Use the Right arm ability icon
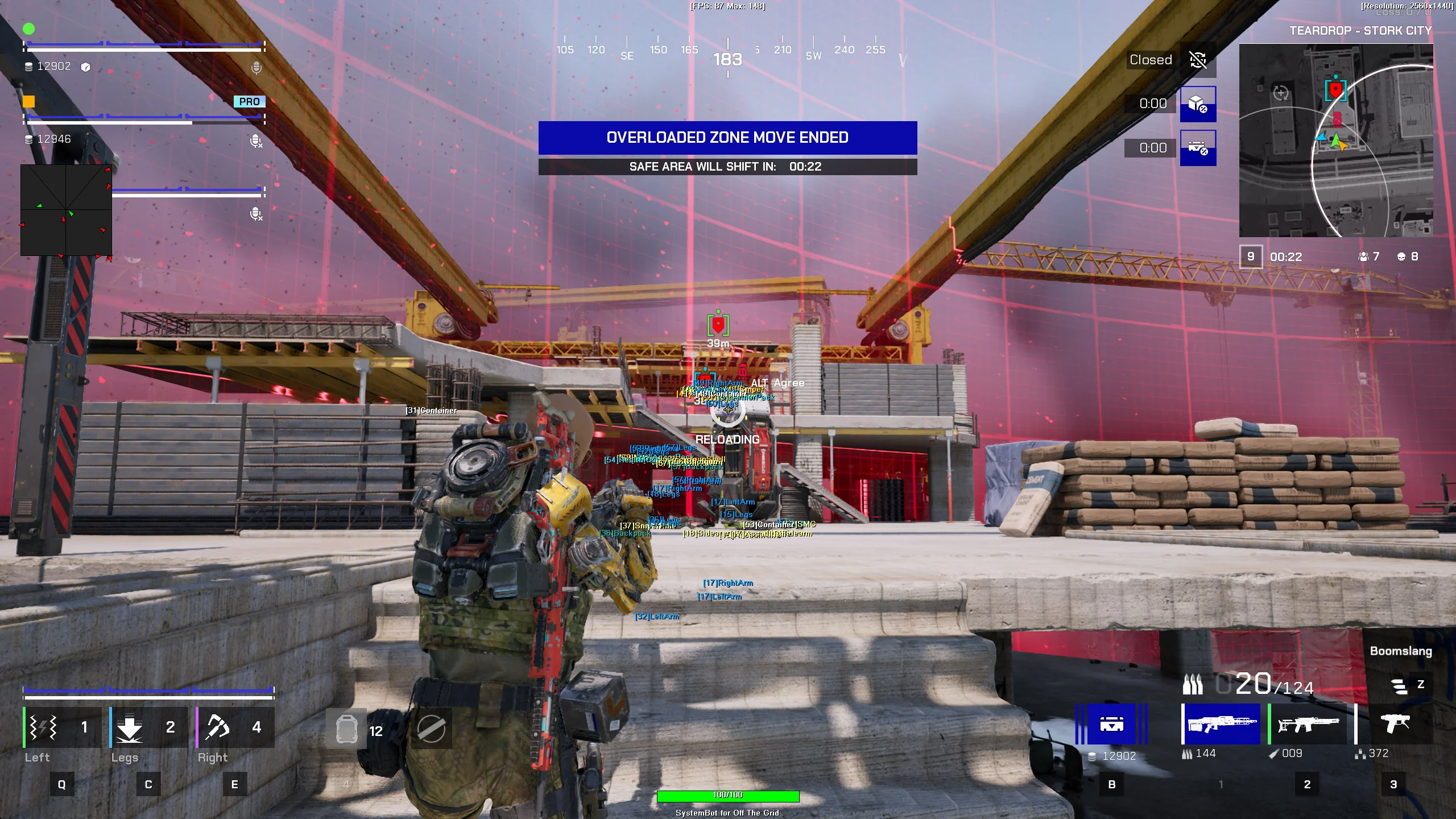This screenshot has height=819, width=1456. click(217, 727)
